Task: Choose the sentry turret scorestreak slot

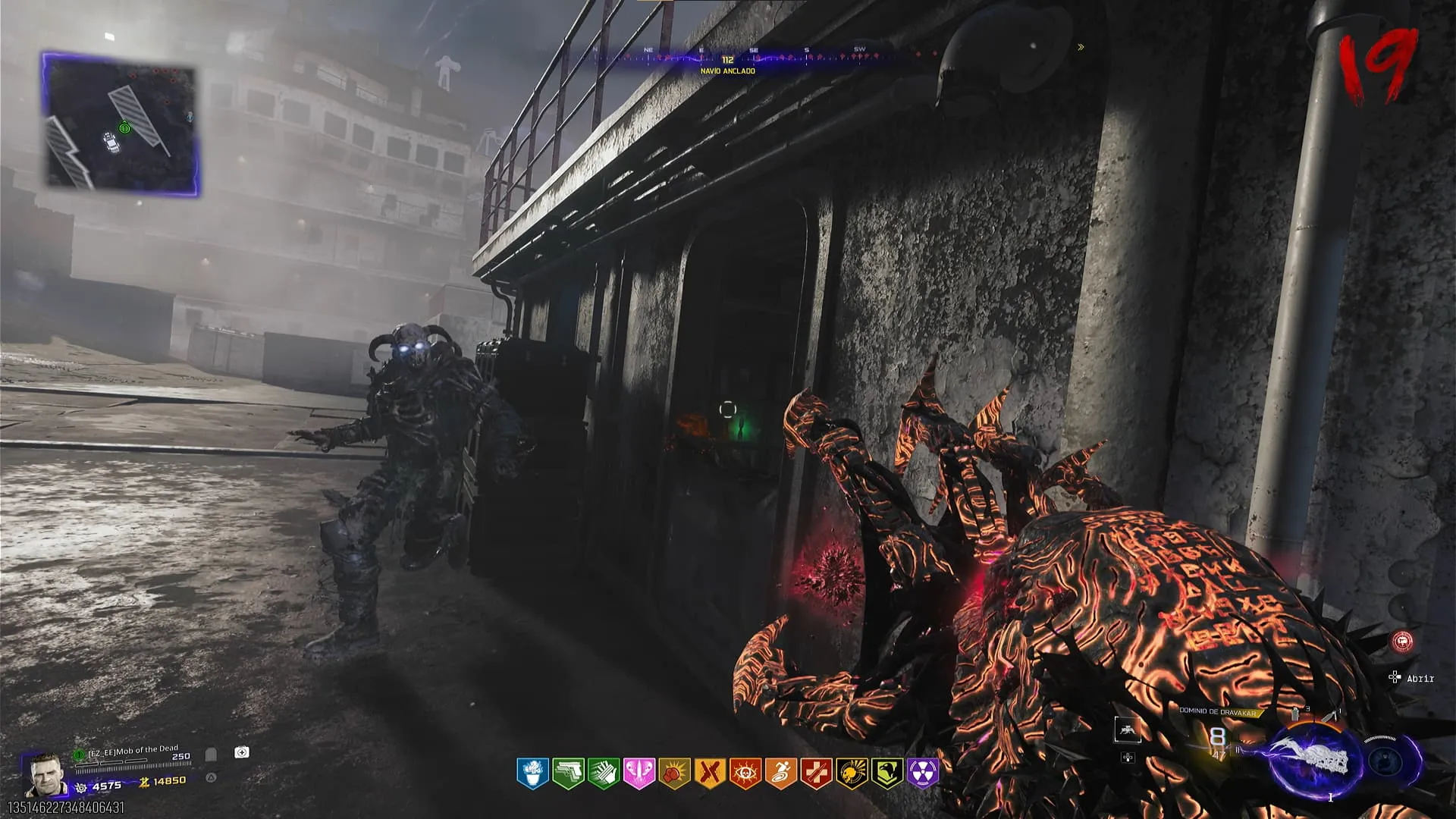Action: [1126, 730]
